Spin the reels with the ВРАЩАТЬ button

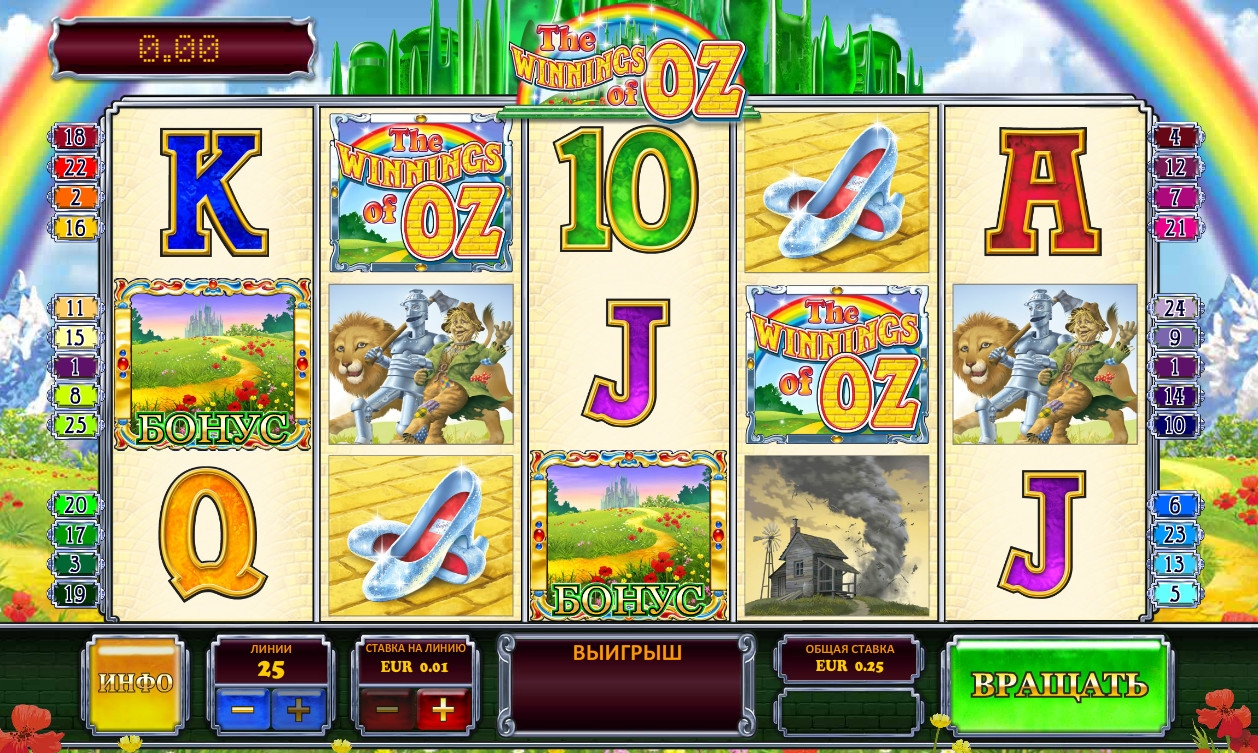(1058, 685)
